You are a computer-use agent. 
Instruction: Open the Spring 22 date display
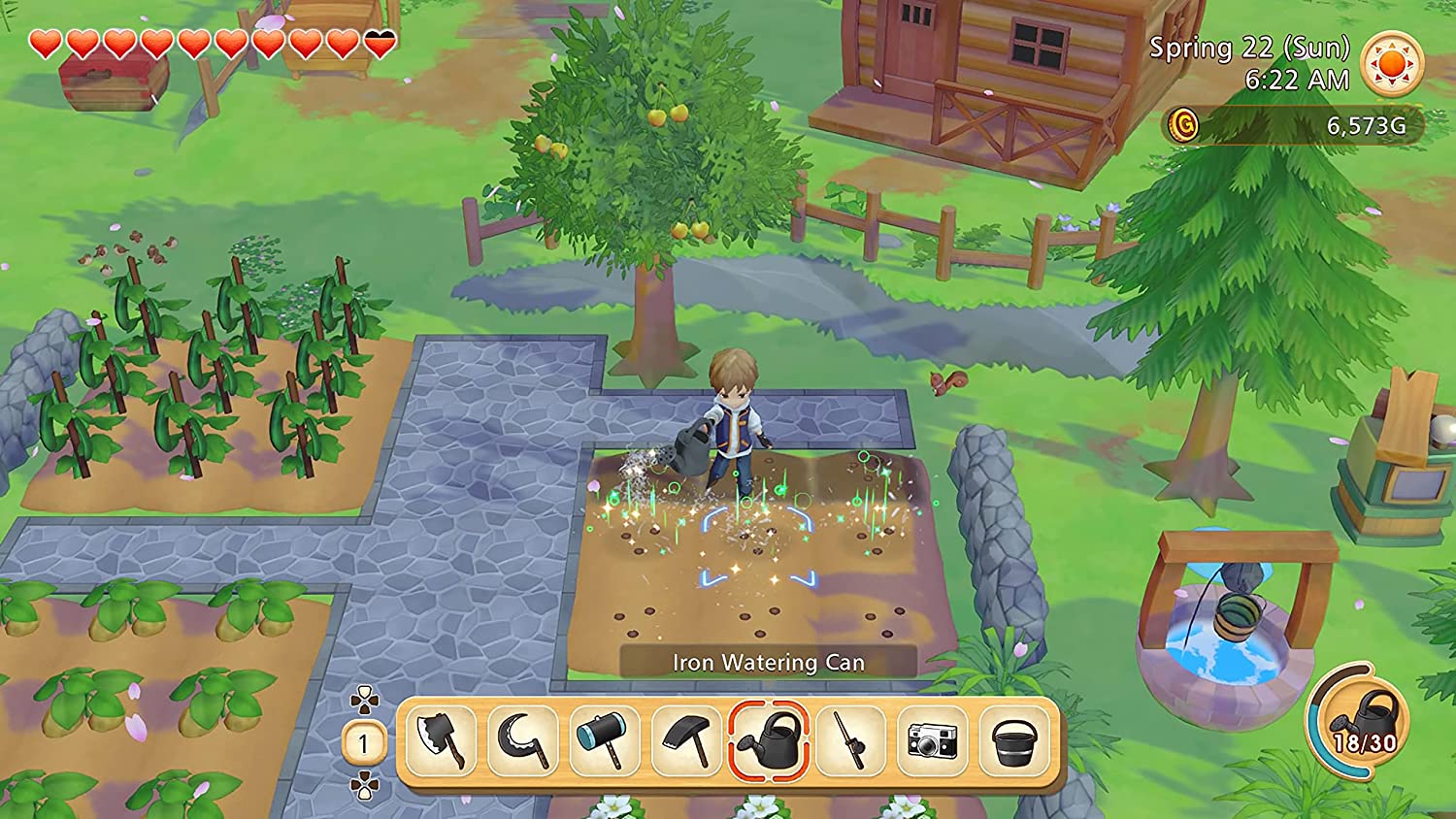pyautogui.click(x=1250, y=46)
